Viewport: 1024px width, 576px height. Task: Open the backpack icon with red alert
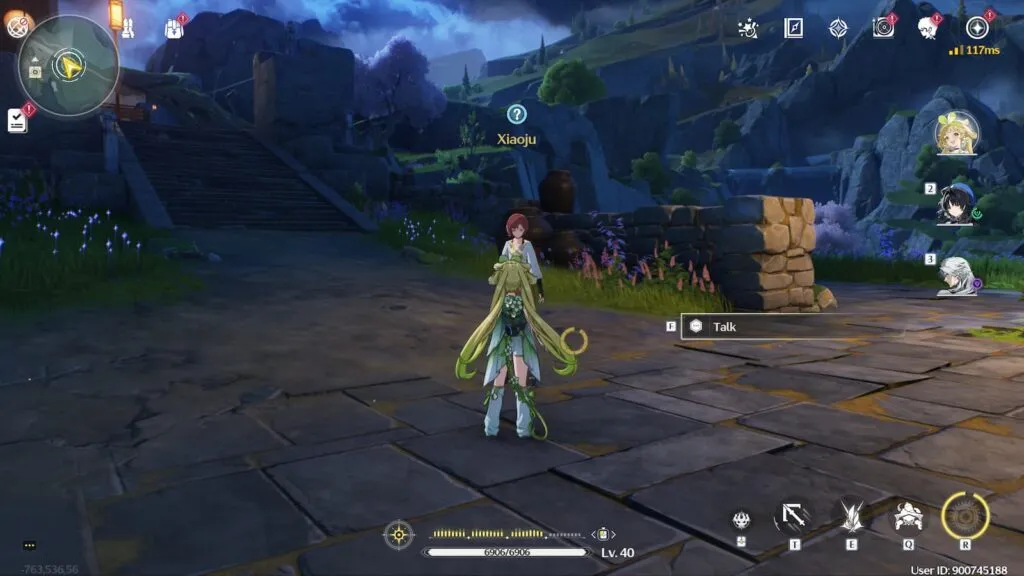pyautogui.click(x=174, y=28)
